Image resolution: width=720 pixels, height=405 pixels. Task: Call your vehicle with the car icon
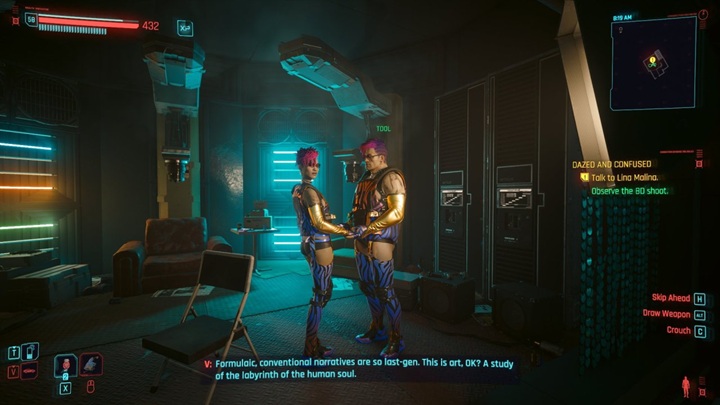(x=31, y=371)
